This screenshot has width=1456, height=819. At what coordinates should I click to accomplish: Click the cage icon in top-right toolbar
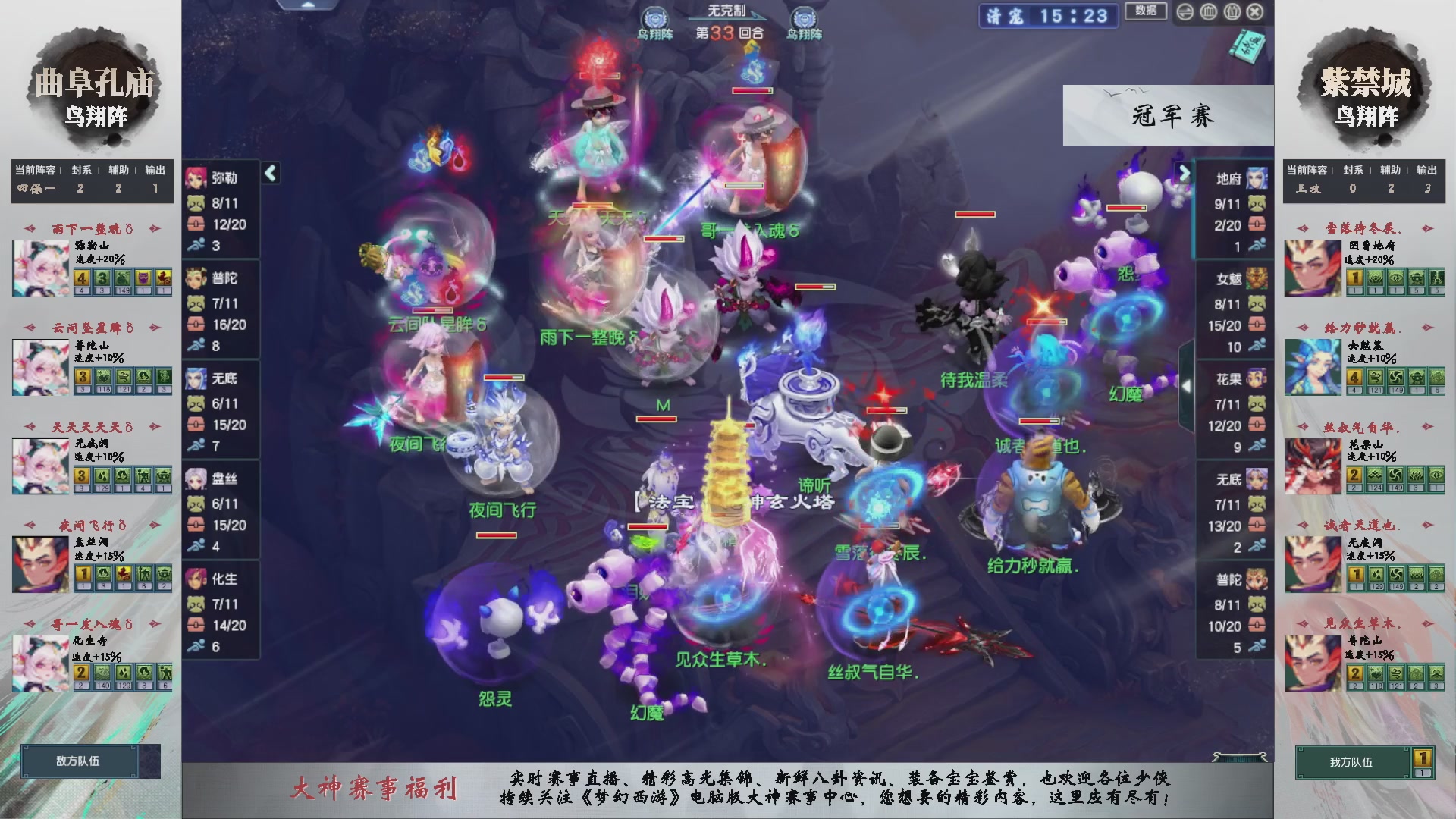[x=1208, y=12]
